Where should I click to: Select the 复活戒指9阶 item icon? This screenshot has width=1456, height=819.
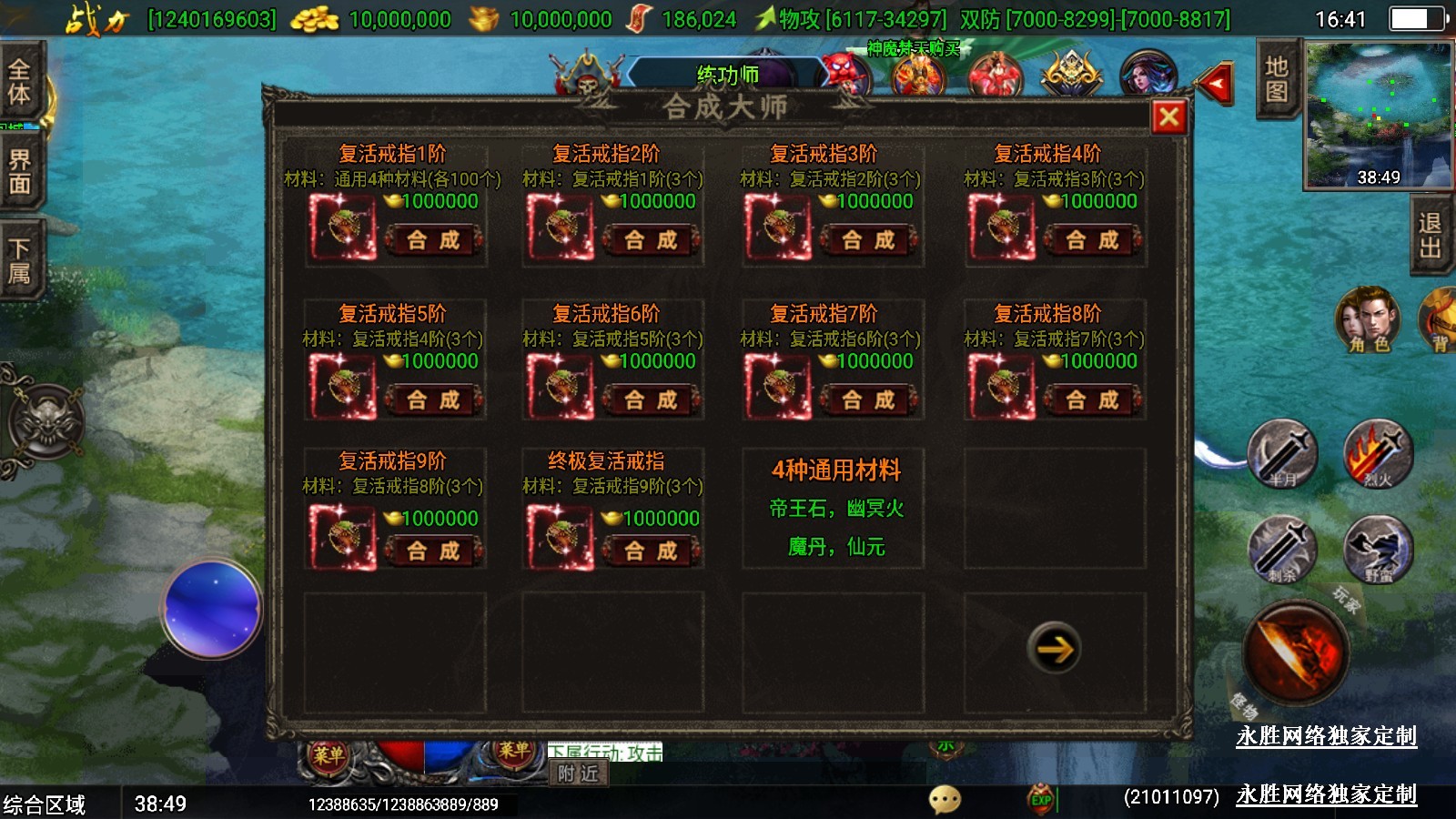tap(342, 537)
